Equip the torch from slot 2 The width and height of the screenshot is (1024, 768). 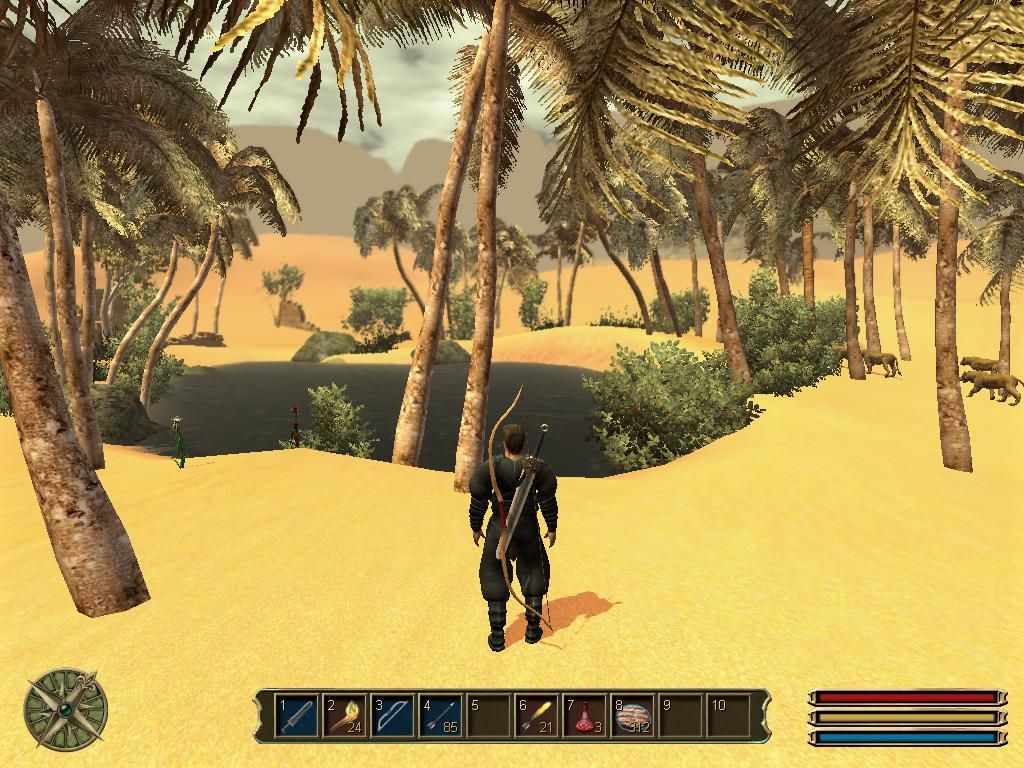(345, 716)
